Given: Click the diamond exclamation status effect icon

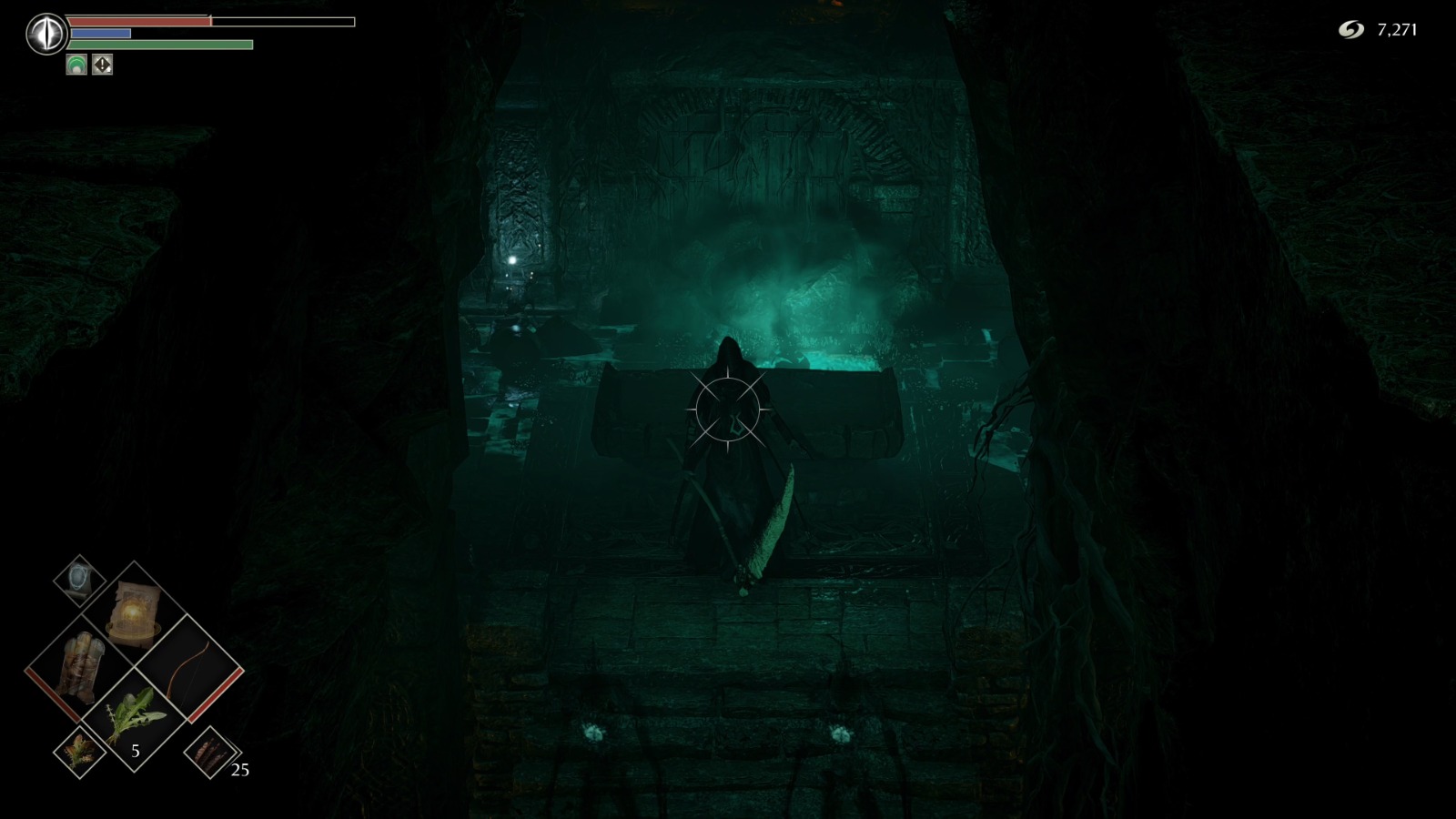Looking at the screenshot, I should [102, 64].
